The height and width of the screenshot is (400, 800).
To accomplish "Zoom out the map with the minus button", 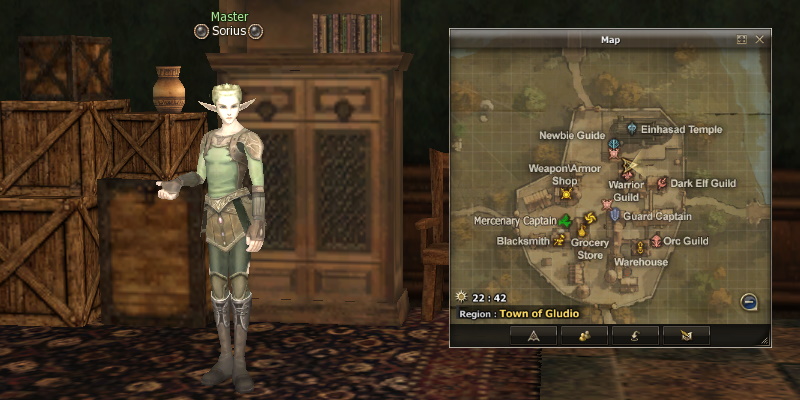I will click(x=747, y=302).
